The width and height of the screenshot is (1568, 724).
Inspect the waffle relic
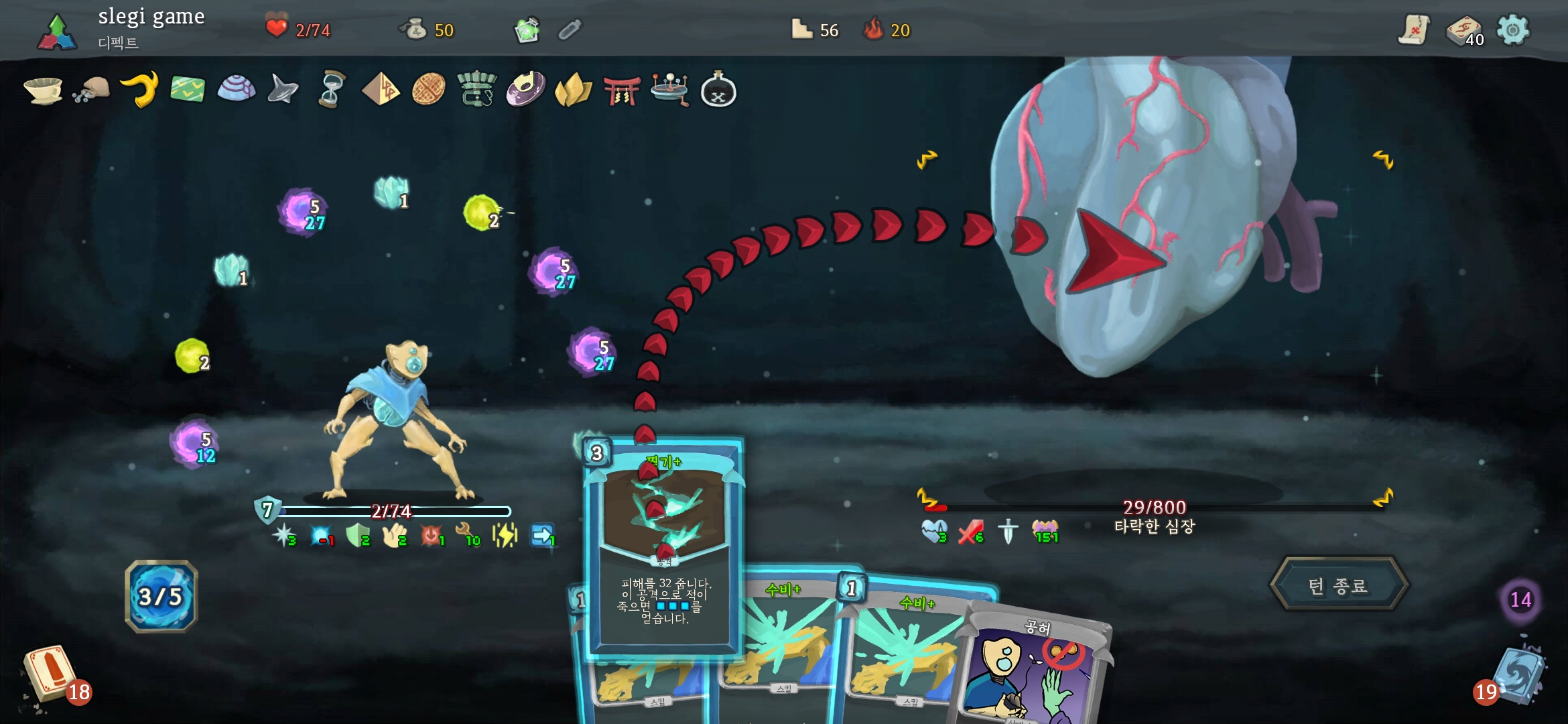coord(428,89)
